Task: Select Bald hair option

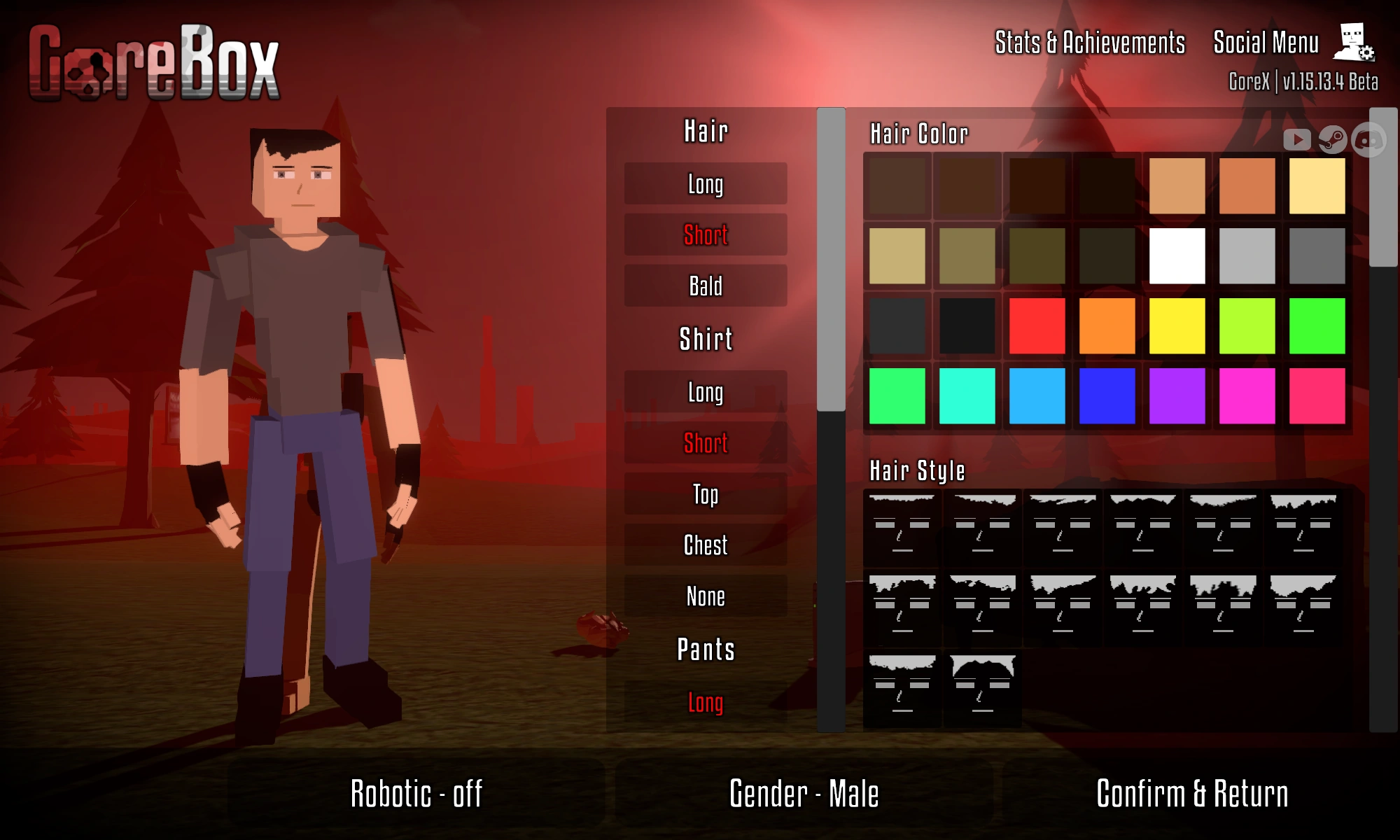Action: [705, 286]
